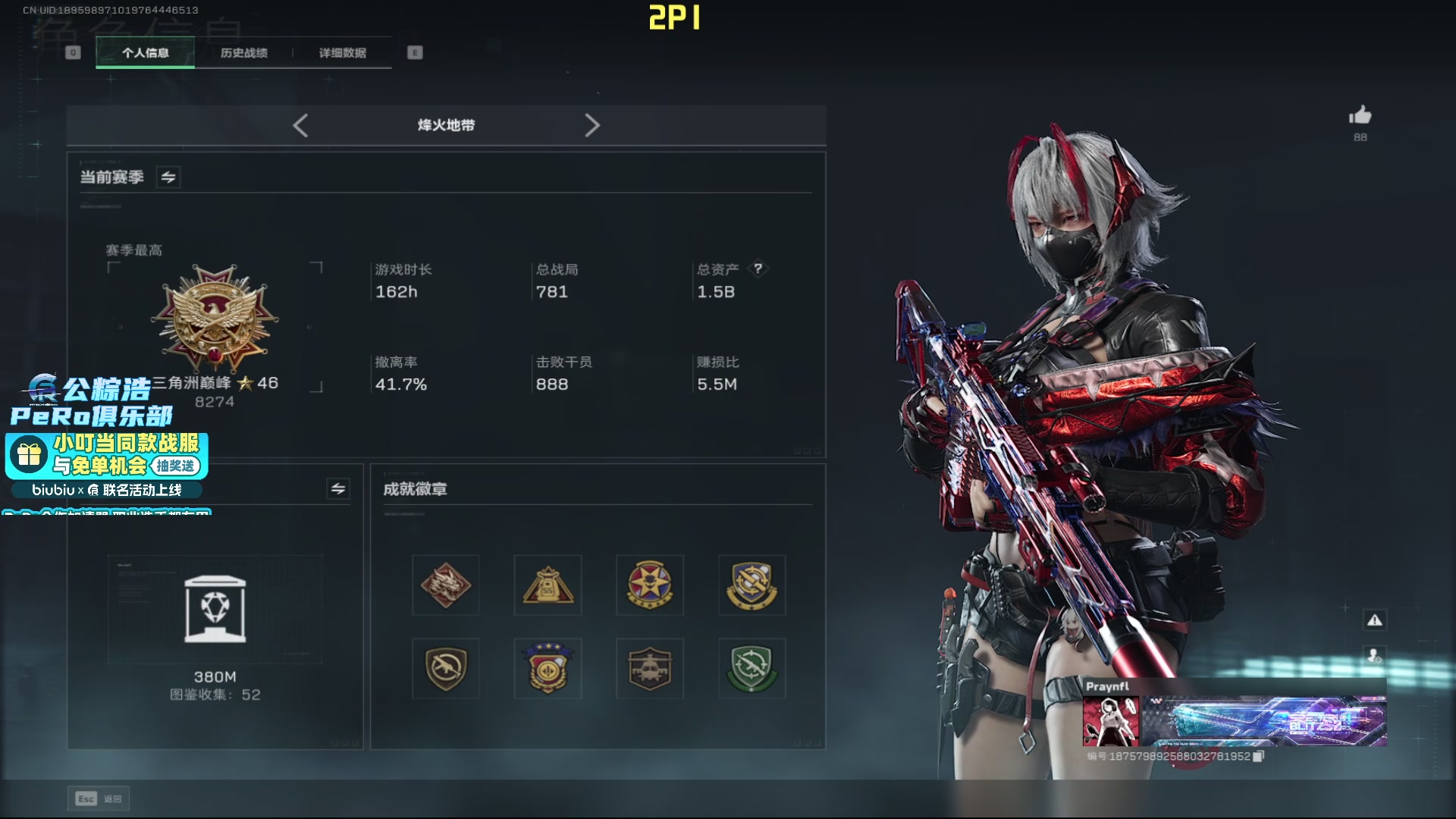
Task: Open the Praynfl player avatar thumbnail
Action: [x=1110, y=721]
